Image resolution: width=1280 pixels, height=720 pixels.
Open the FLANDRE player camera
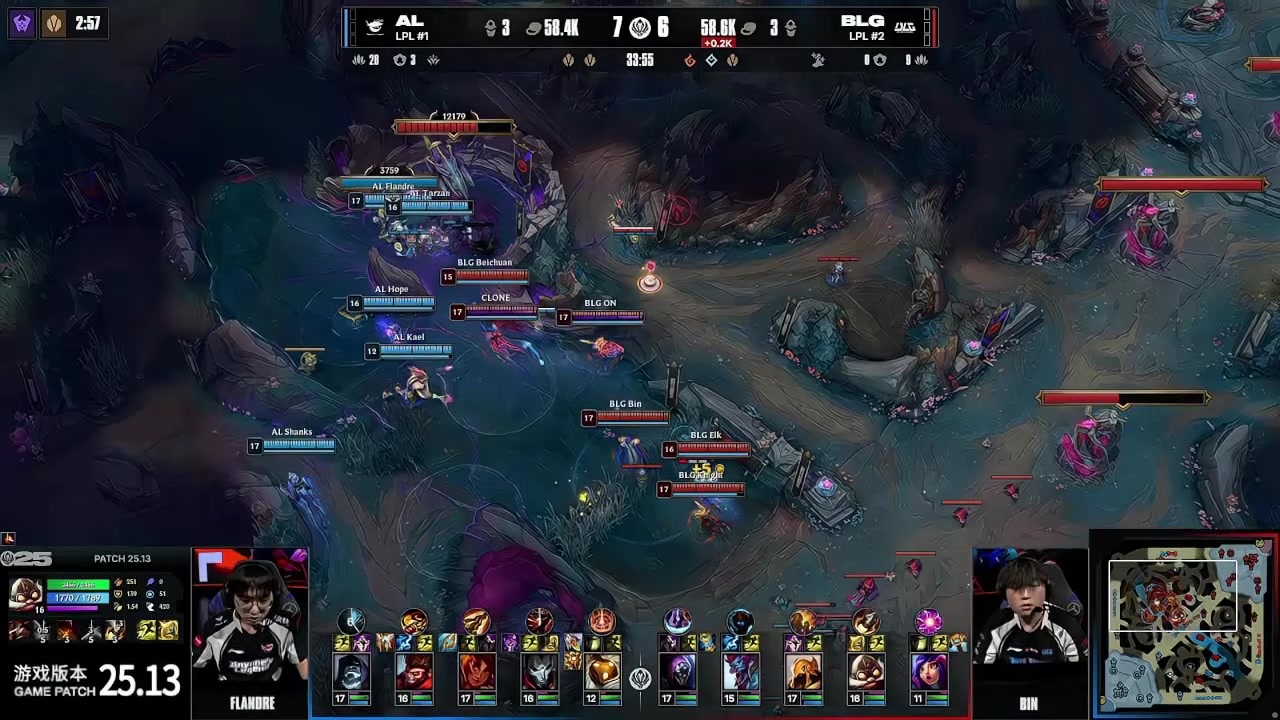pos(250,630)
